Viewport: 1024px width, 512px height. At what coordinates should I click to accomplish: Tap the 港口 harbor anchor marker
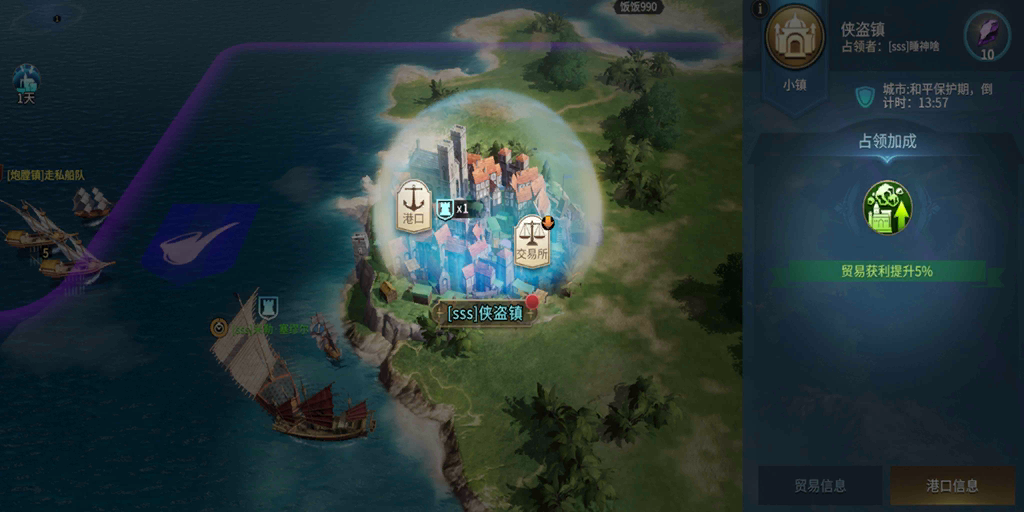pyautogui.click(x=413, y=205)
